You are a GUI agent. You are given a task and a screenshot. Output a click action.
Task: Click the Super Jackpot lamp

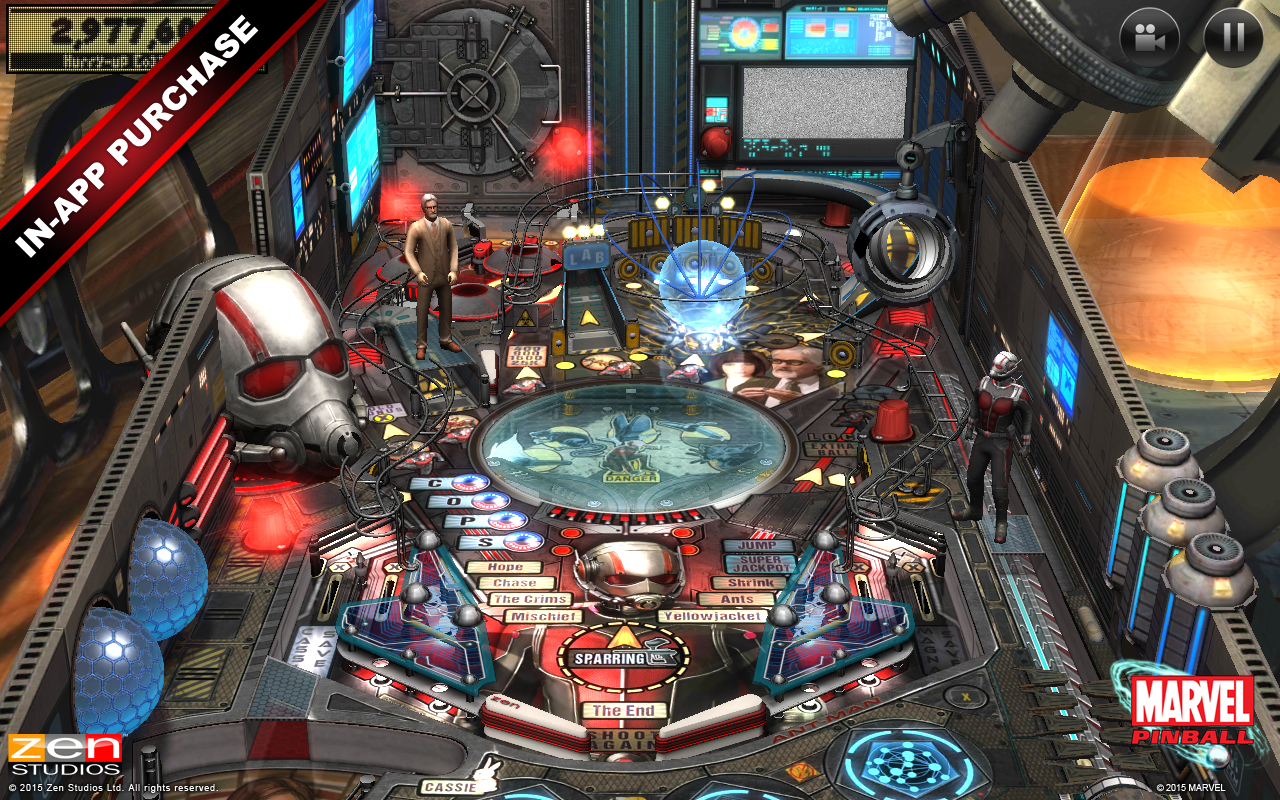coord(758,561)
